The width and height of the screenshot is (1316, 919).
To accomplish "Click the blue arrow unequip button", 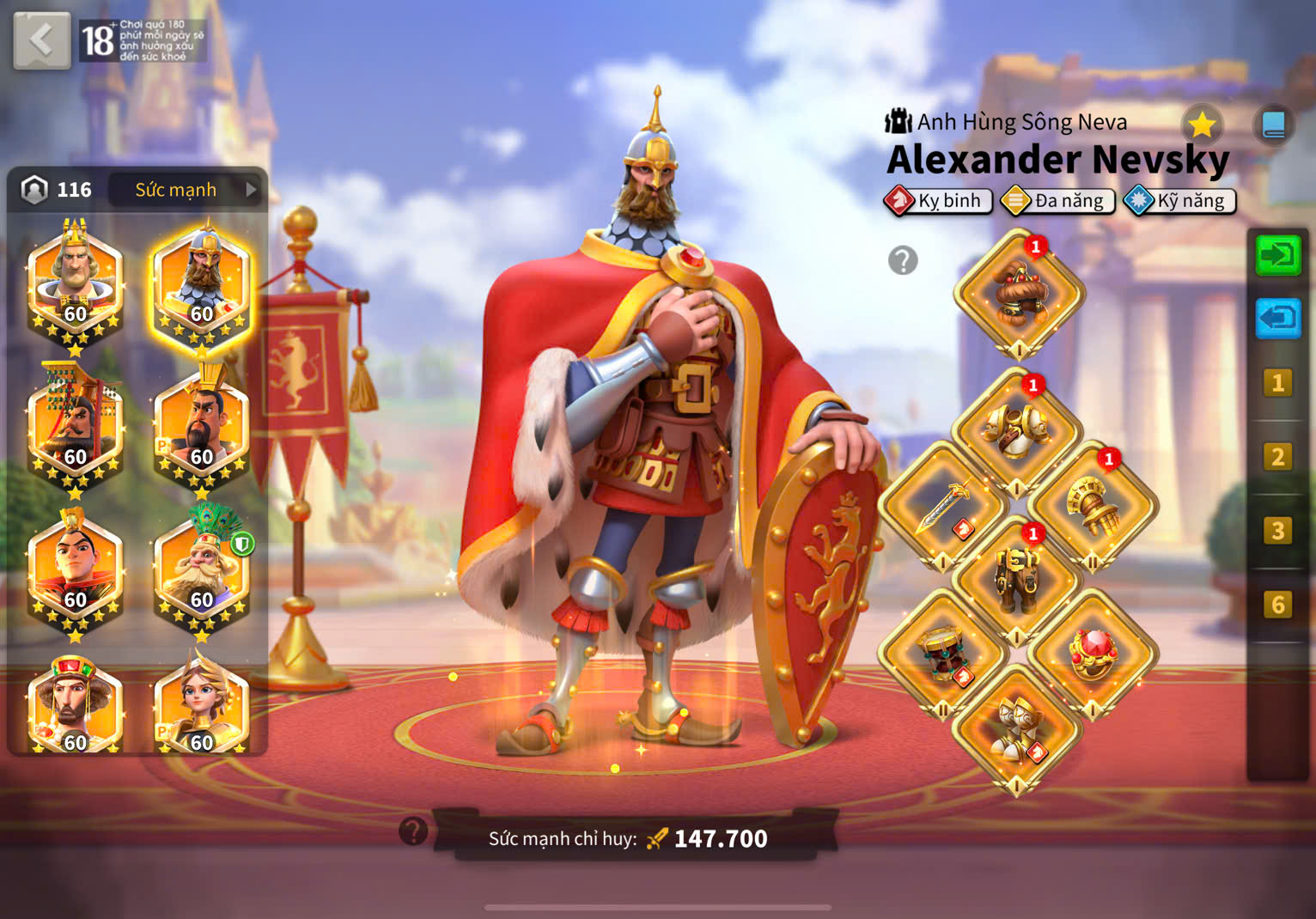I will click(x=1277, y=319).
